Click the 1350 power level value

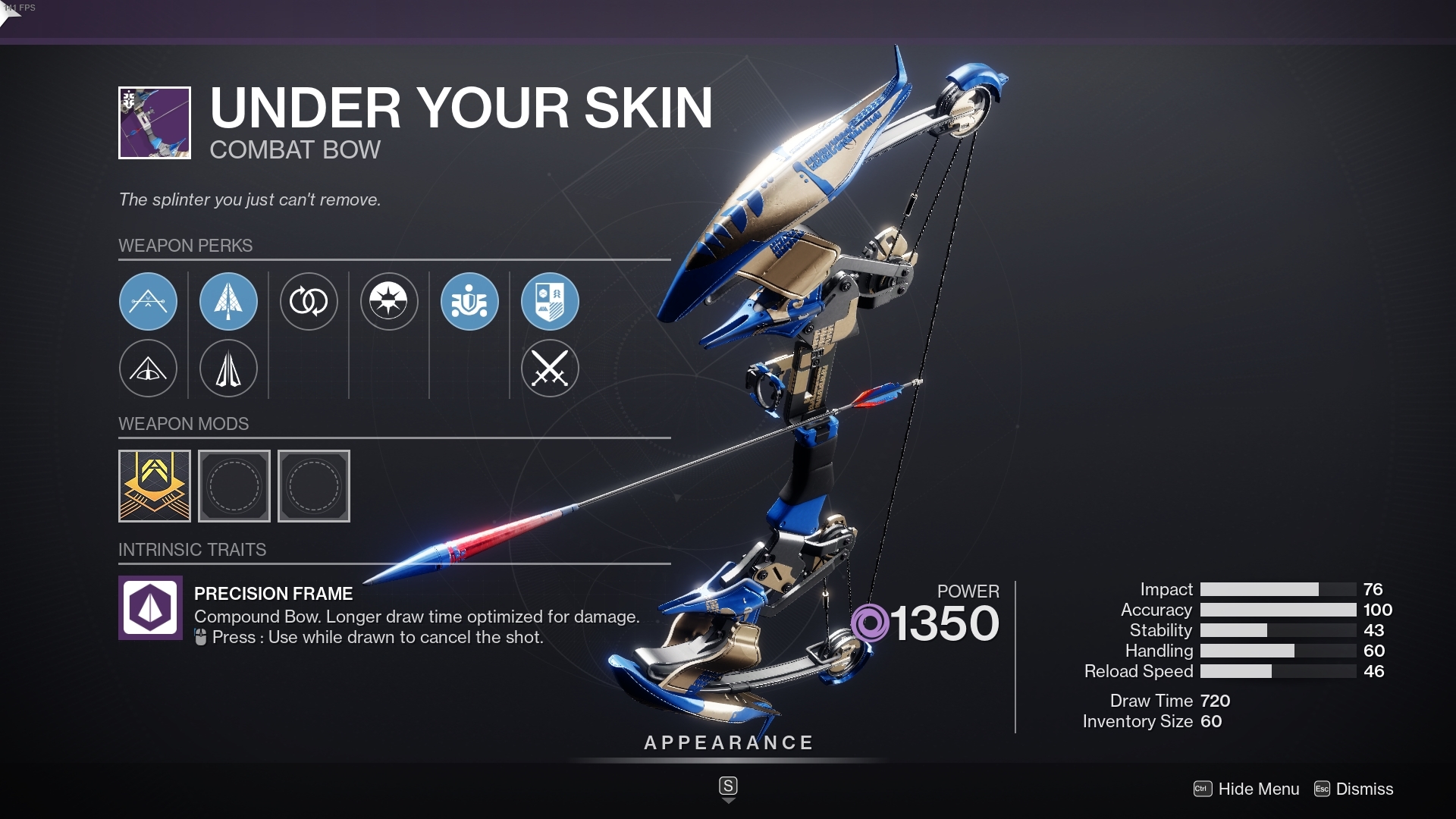pos(944,623)
